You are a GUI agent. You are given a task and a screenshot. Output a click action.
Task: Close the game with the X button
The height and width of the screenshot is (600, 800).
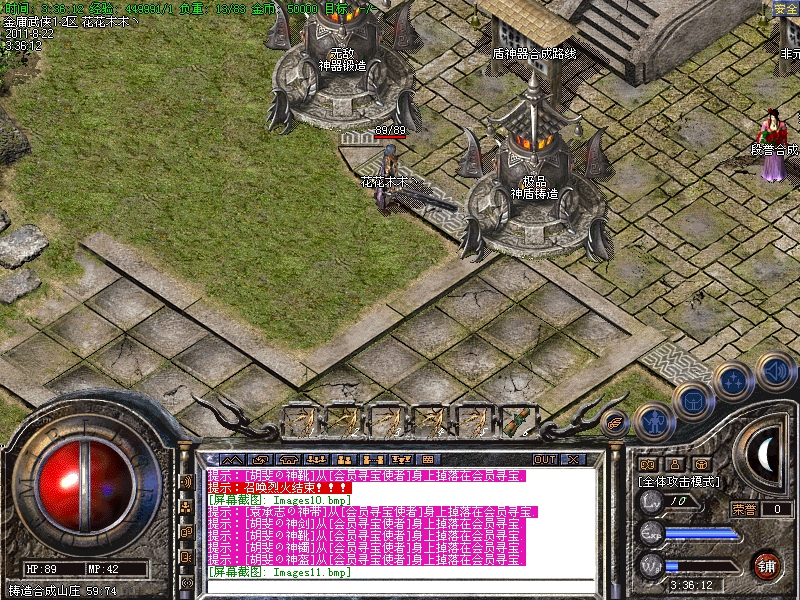pyautogui.click(x=573, y=459)
